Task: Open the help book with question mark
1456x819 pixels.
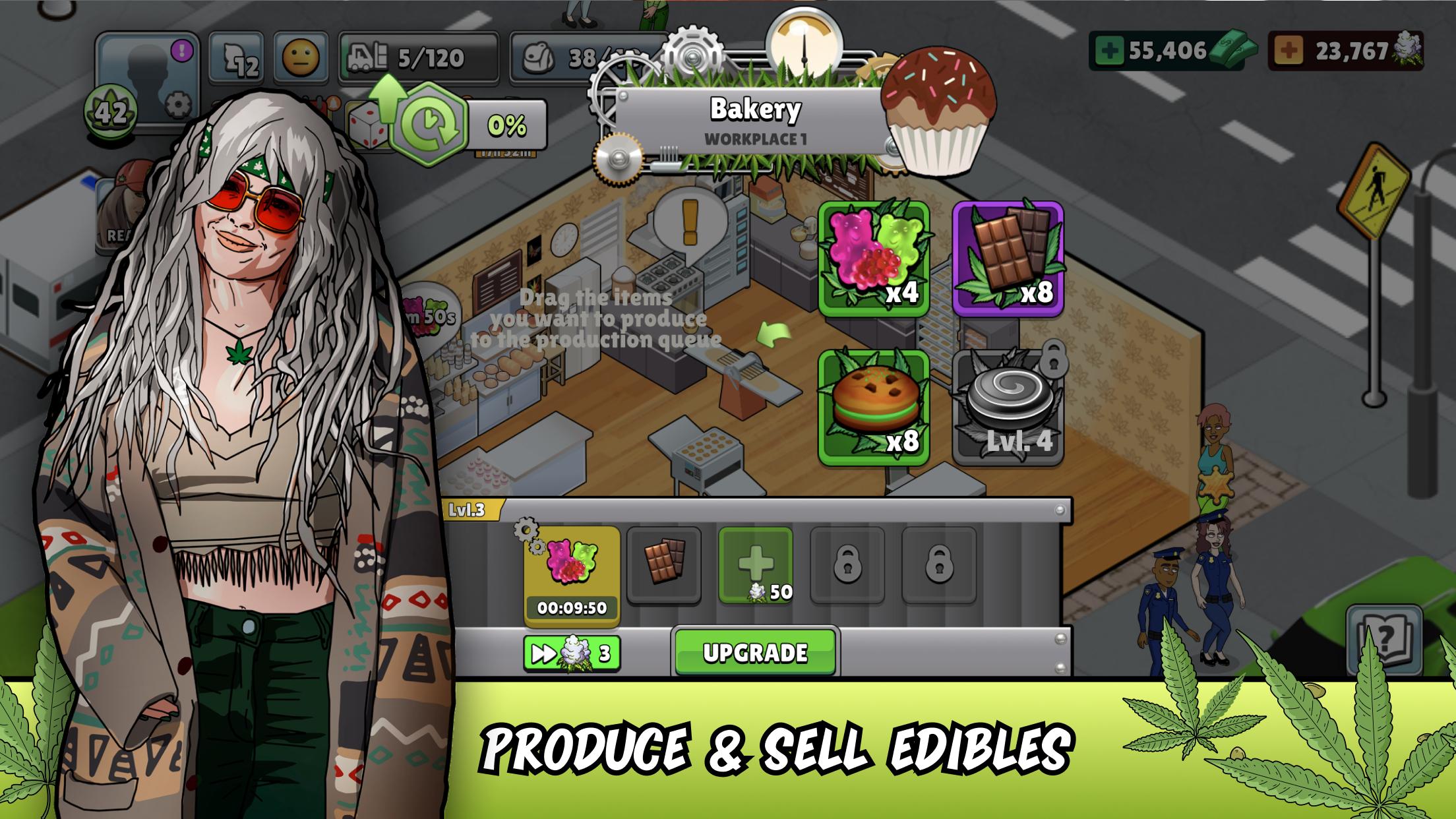Action: pos(1383,638)
